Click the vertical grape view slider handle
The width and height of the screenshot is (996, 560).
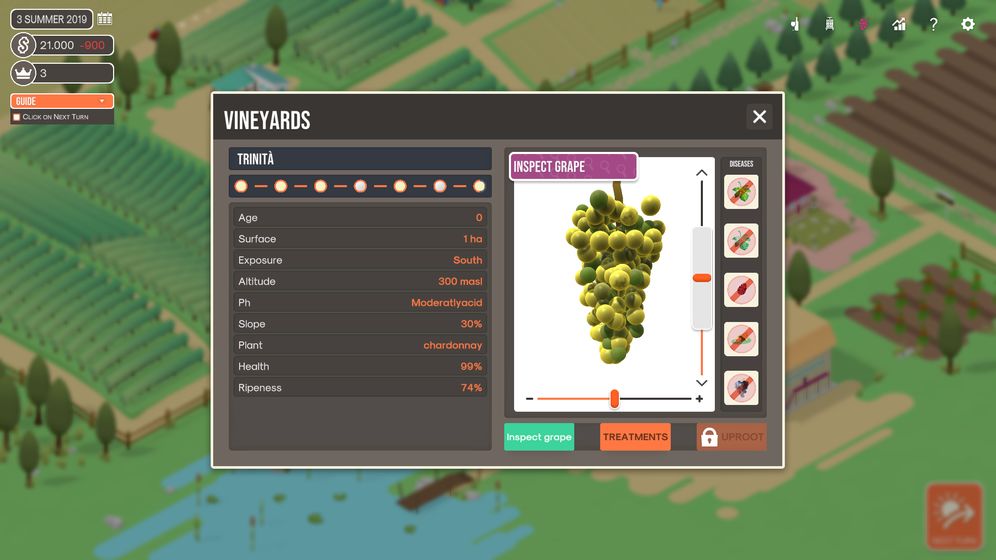[x=702, y=278]
